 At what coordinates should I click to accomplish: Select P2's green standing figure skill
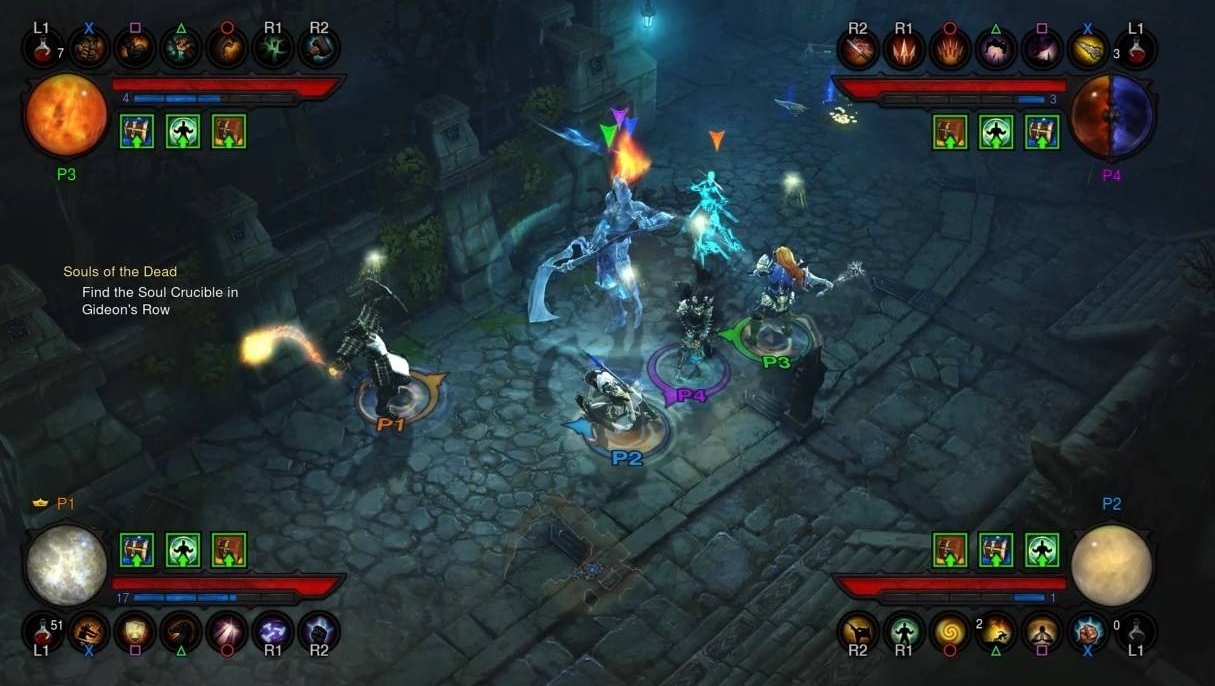(x=904, y=632)
